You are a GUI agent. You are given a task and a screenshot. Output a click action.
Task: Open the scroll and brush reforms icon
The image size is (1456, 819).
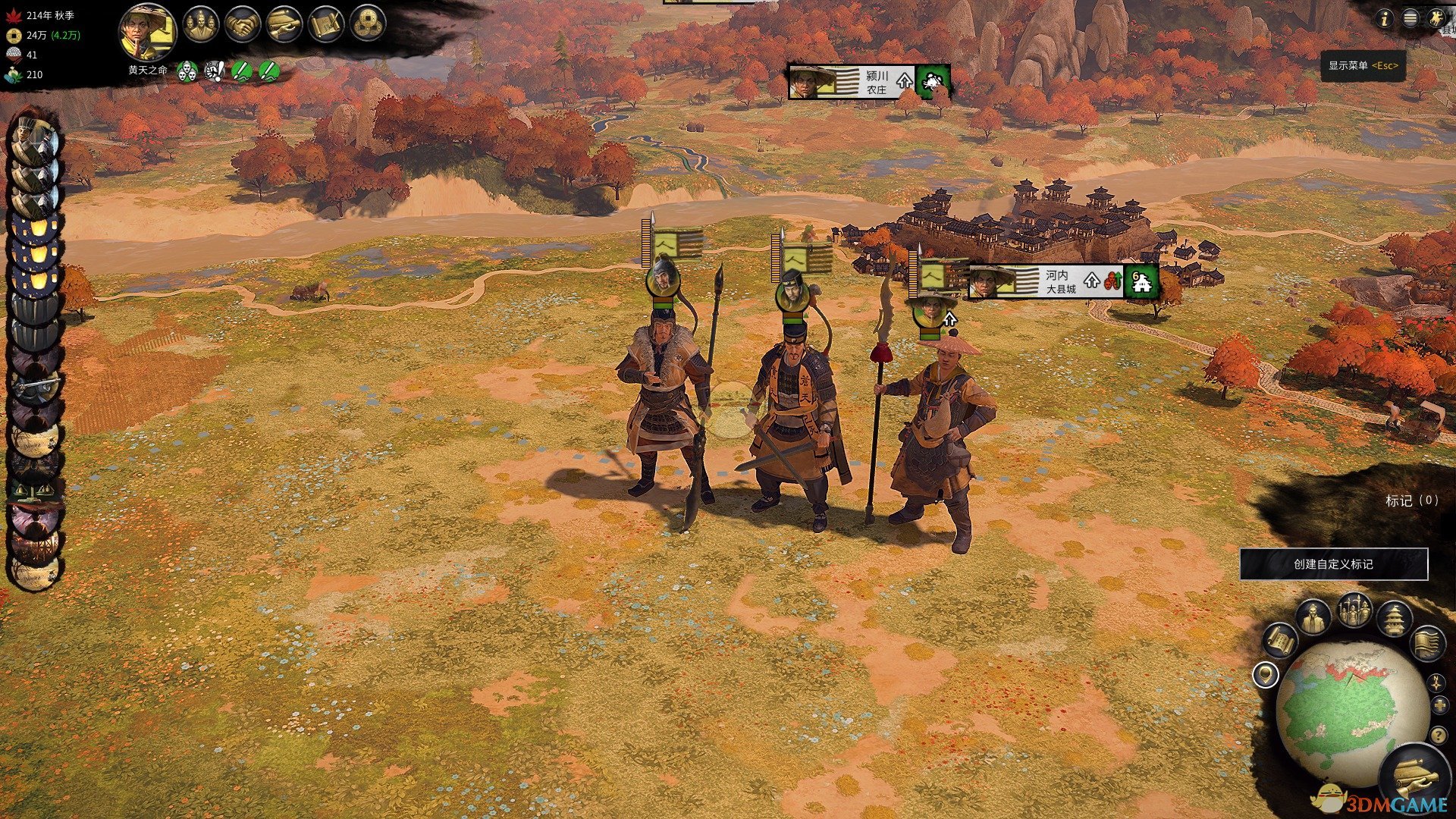326,25
